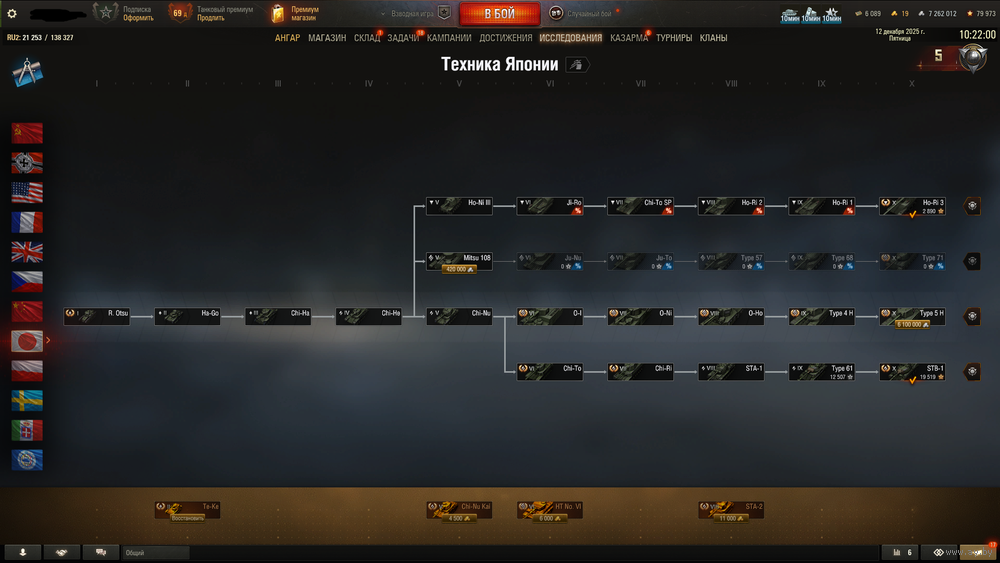The width and height of the screenshot is (1000, 563).
Task: Open the R. Otsu tier I node
Action: pyautogui.click(x=97, y=314)
